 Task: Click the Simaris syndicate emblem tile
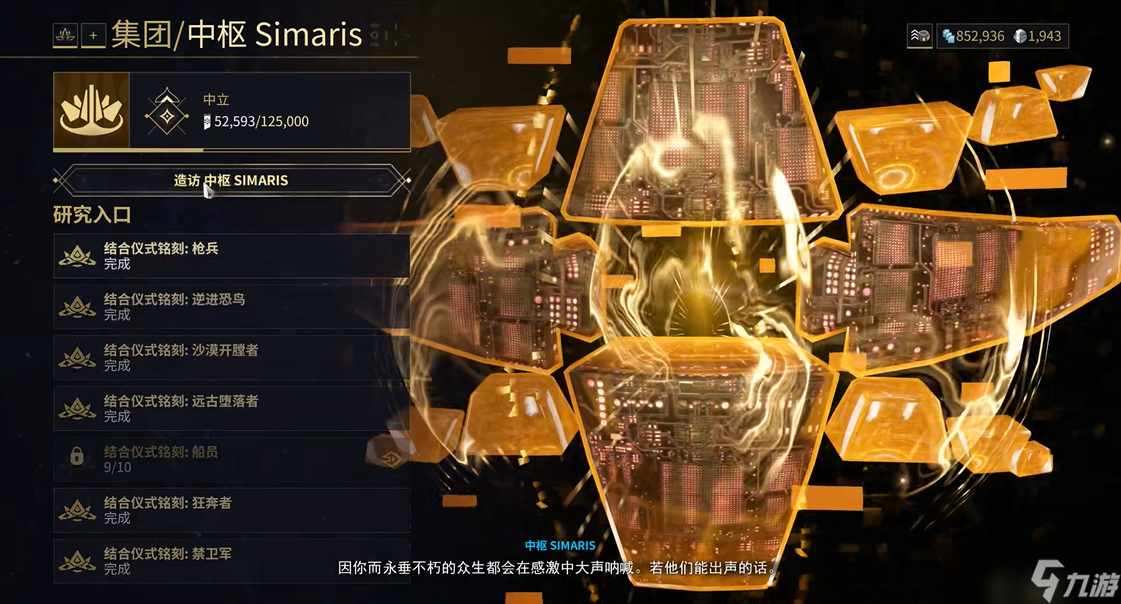91,111
